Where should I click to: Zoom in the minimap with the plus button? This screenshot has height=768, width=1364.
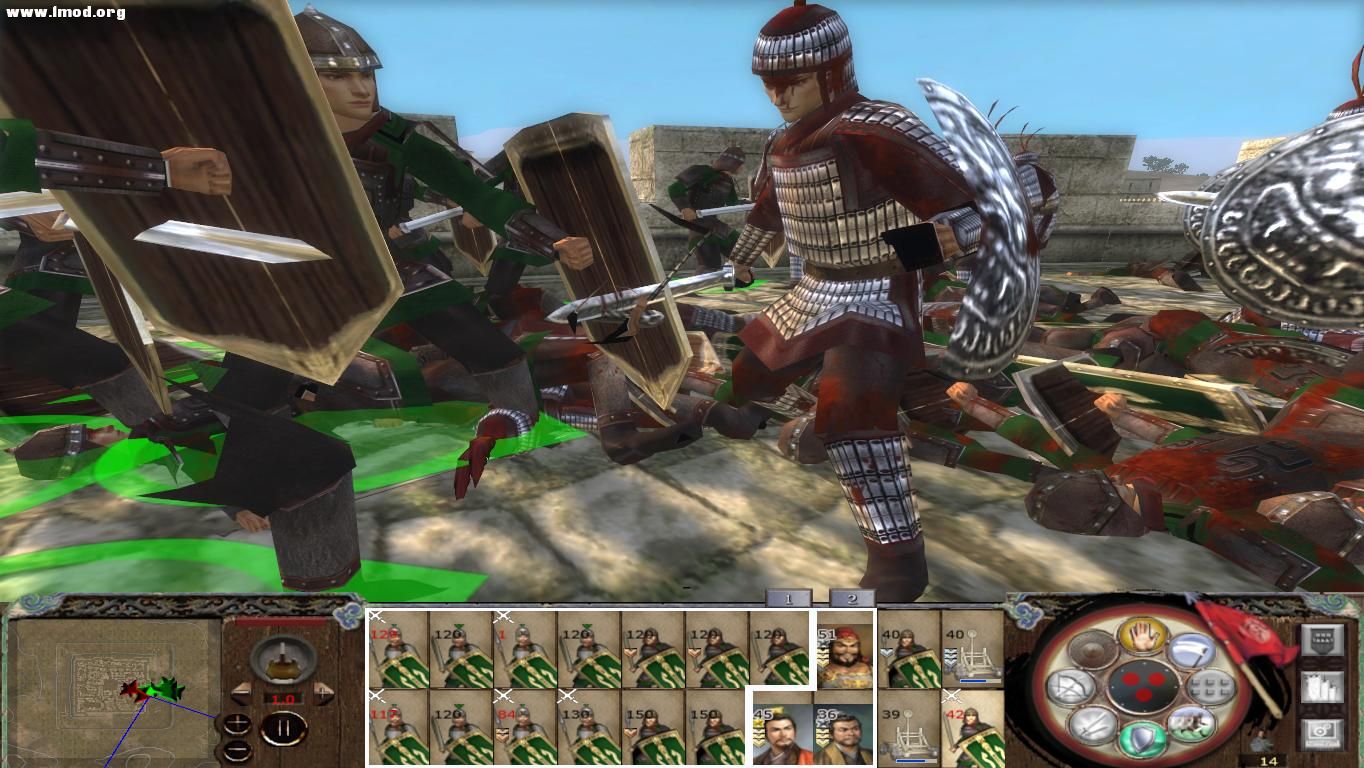pos(237,723)
